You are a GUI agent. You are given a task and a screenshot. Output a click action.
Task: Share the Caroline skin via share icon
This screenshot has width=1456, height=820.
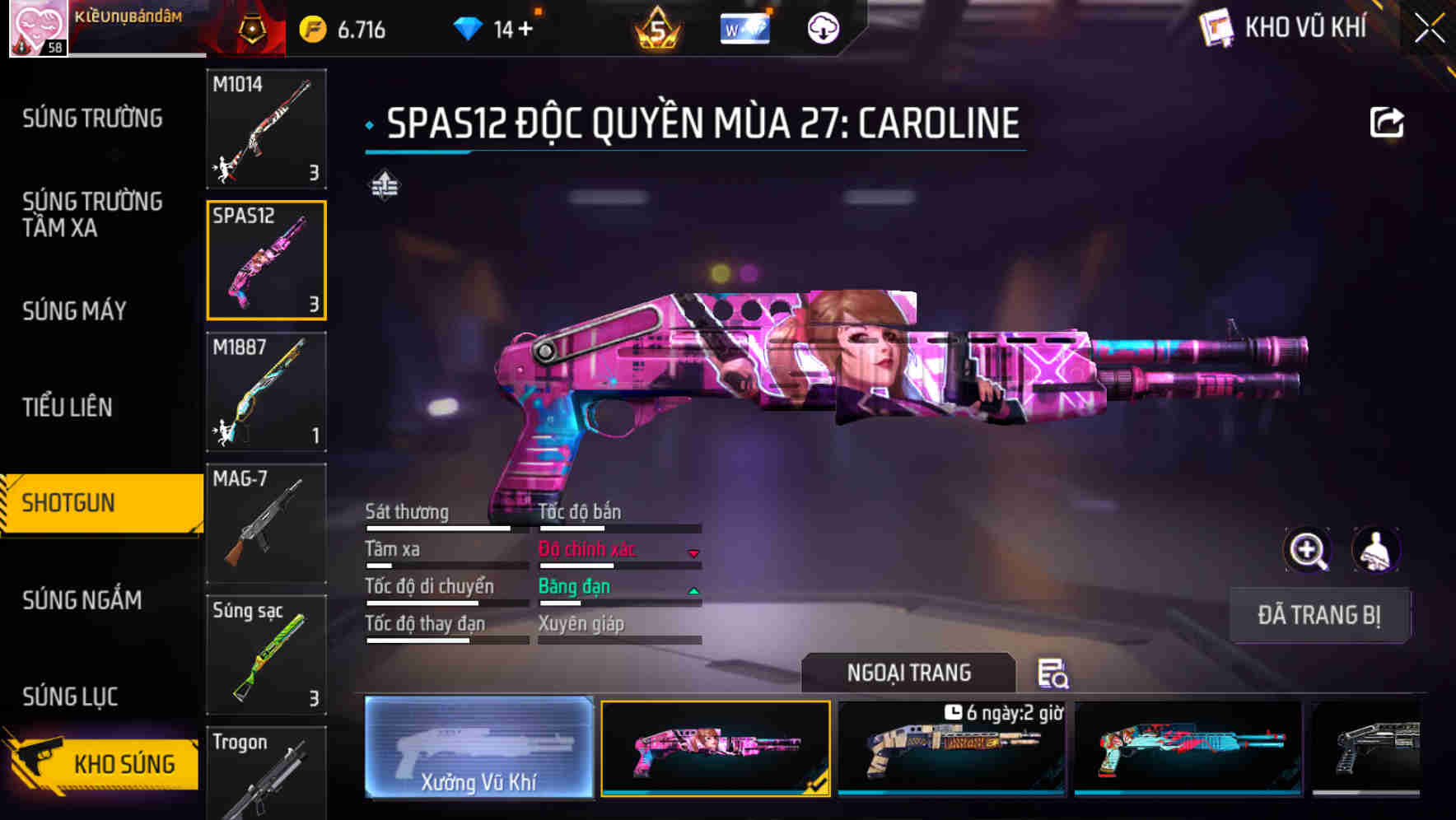click(1388, 120)
